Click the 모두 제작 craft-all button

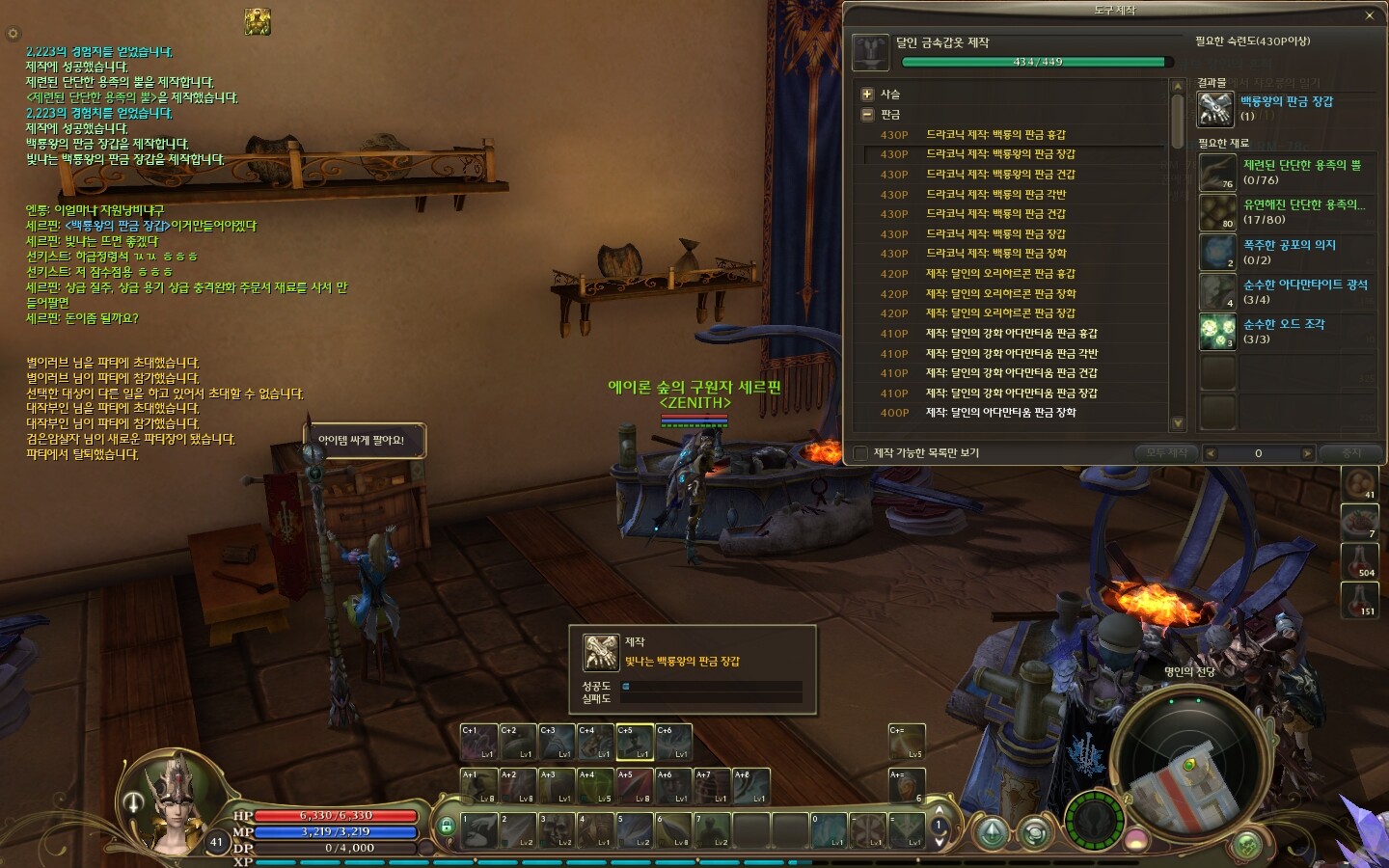pos(1166,453)
